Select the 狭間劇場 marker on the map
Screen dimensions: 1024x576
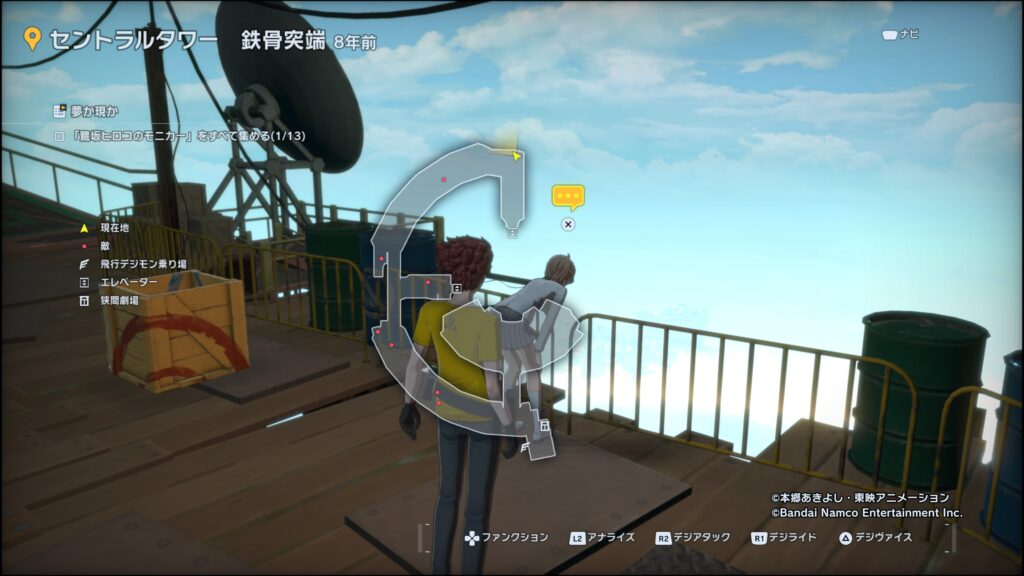(544, 426)
